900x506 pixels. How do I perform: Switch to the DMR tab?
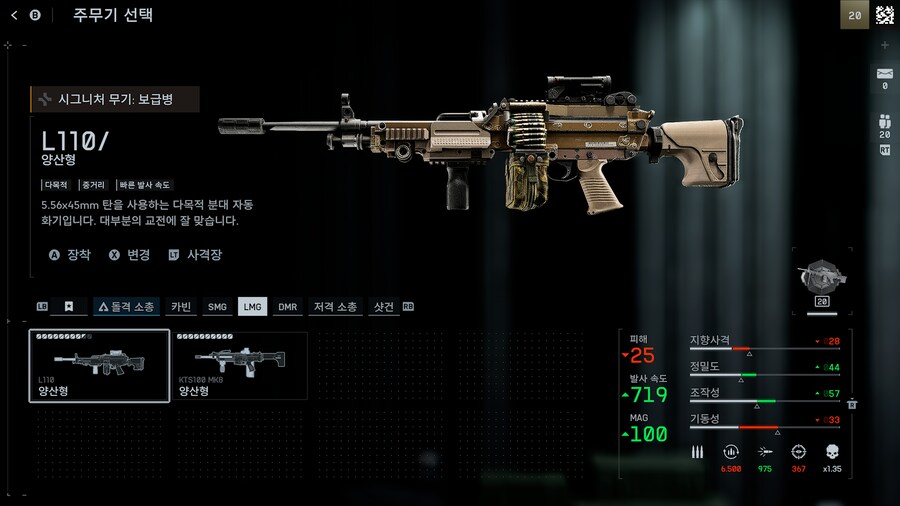(x=288, y=307)
